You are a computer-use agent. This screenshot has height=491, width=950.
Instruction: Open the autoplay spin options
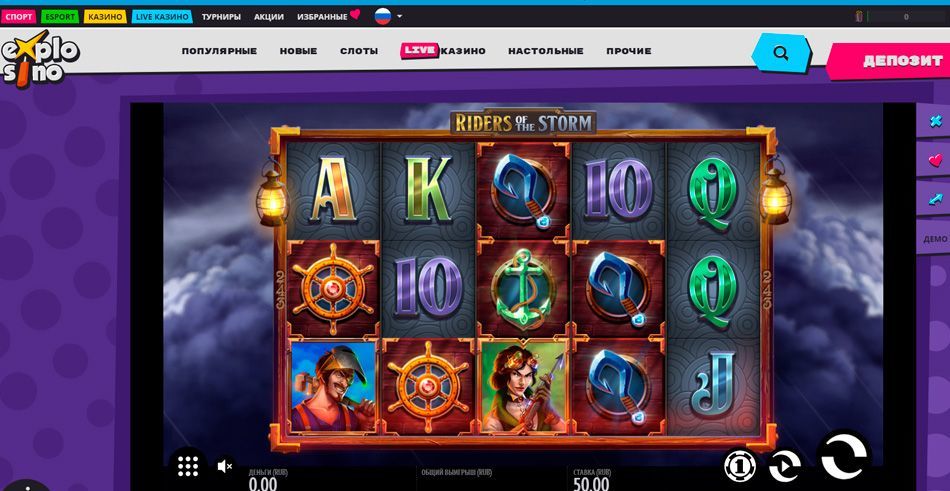click(785, 466)
